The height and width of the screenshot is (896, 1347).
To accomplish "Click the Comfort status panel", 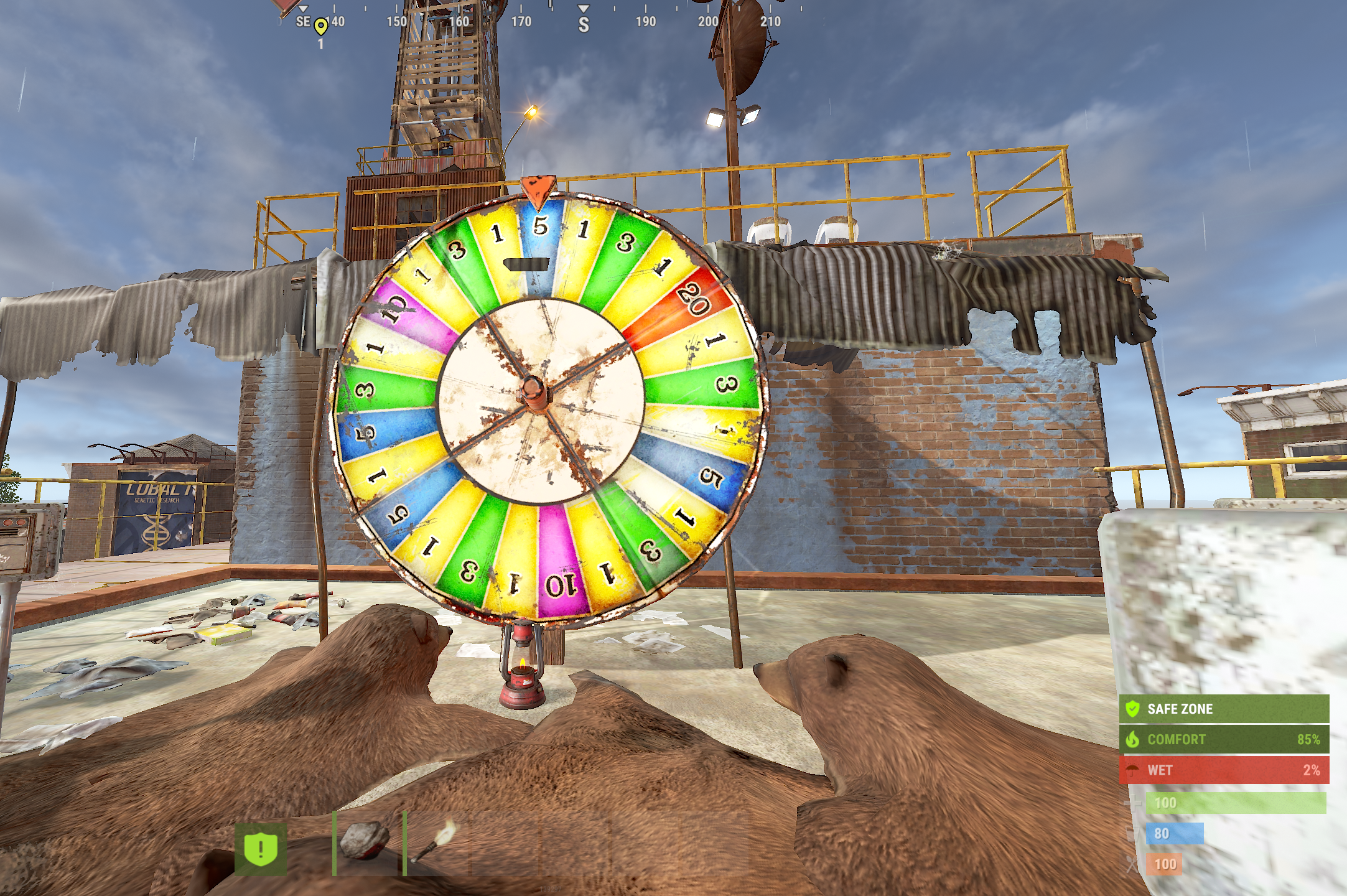I will click(x=1223, y=739).
